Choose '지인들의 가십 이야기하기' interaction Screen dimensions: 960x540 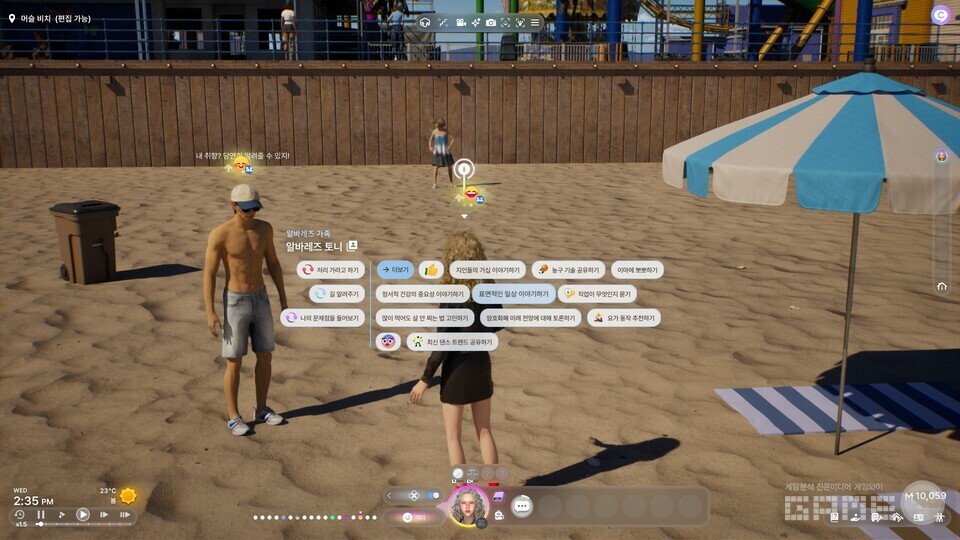pos(488,270)
